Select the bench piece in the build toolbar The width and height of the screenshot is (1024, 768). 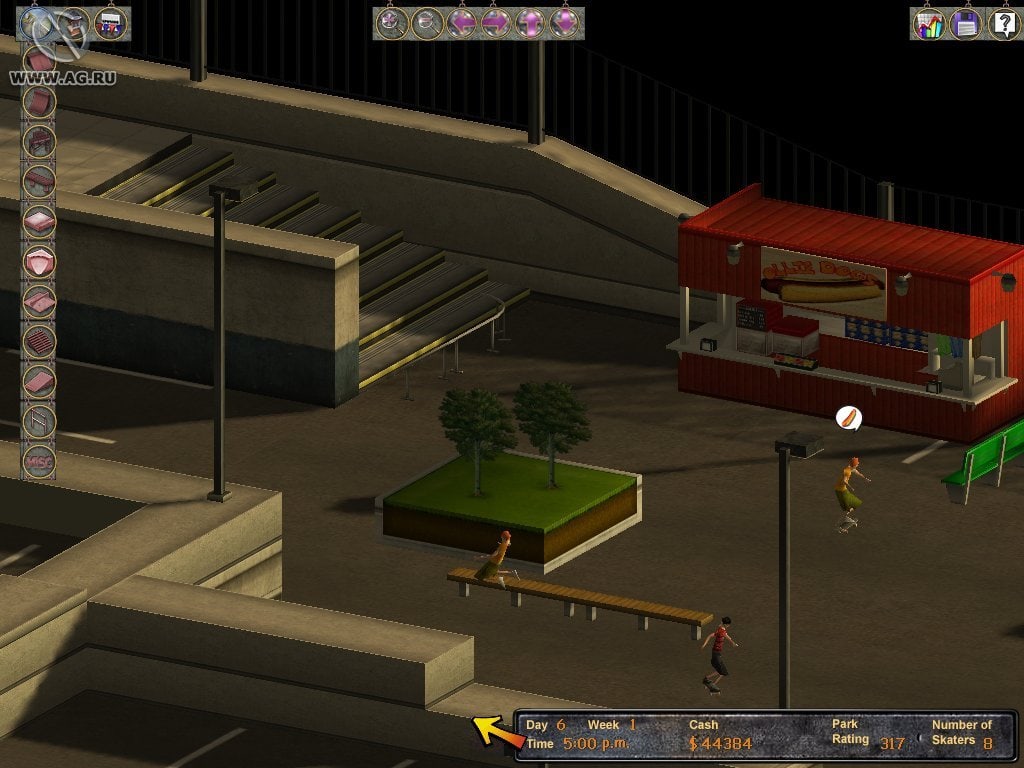(39, 141)
